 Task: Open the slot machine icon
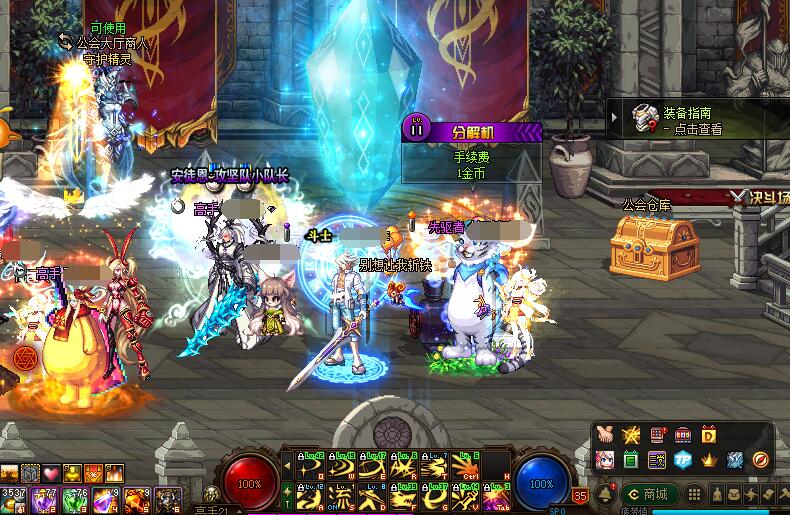pos(683,435)
